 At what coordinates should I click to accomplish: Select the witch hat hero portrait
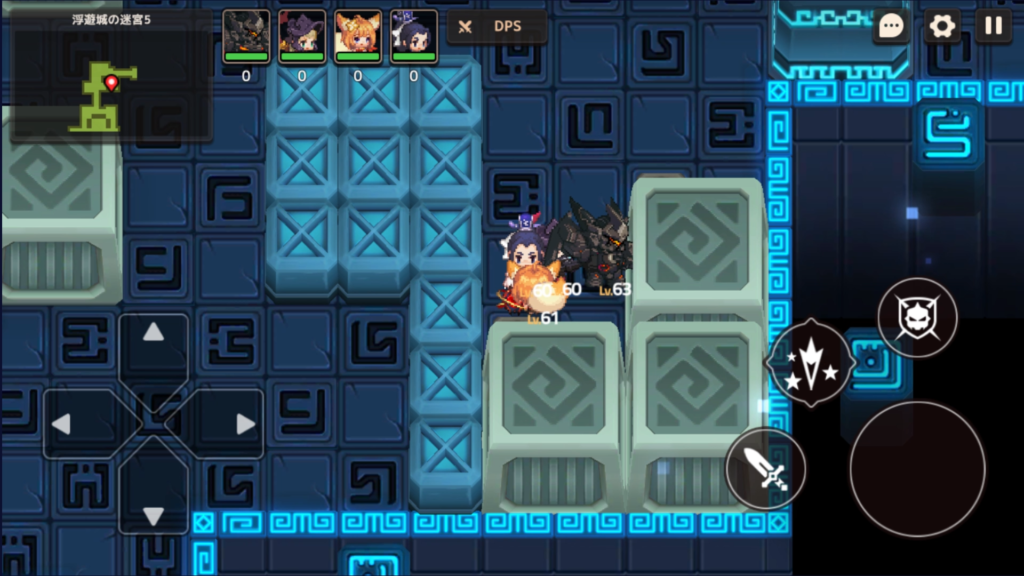pos(302,33)
